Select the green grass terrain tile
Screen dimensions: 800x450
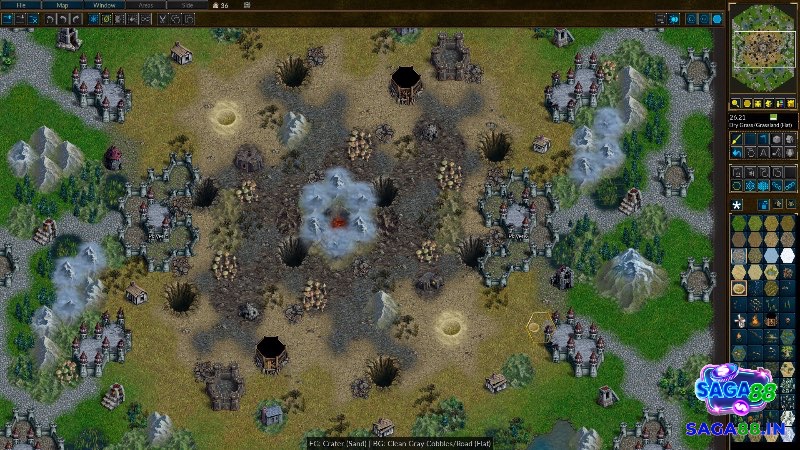pos(739,221)
